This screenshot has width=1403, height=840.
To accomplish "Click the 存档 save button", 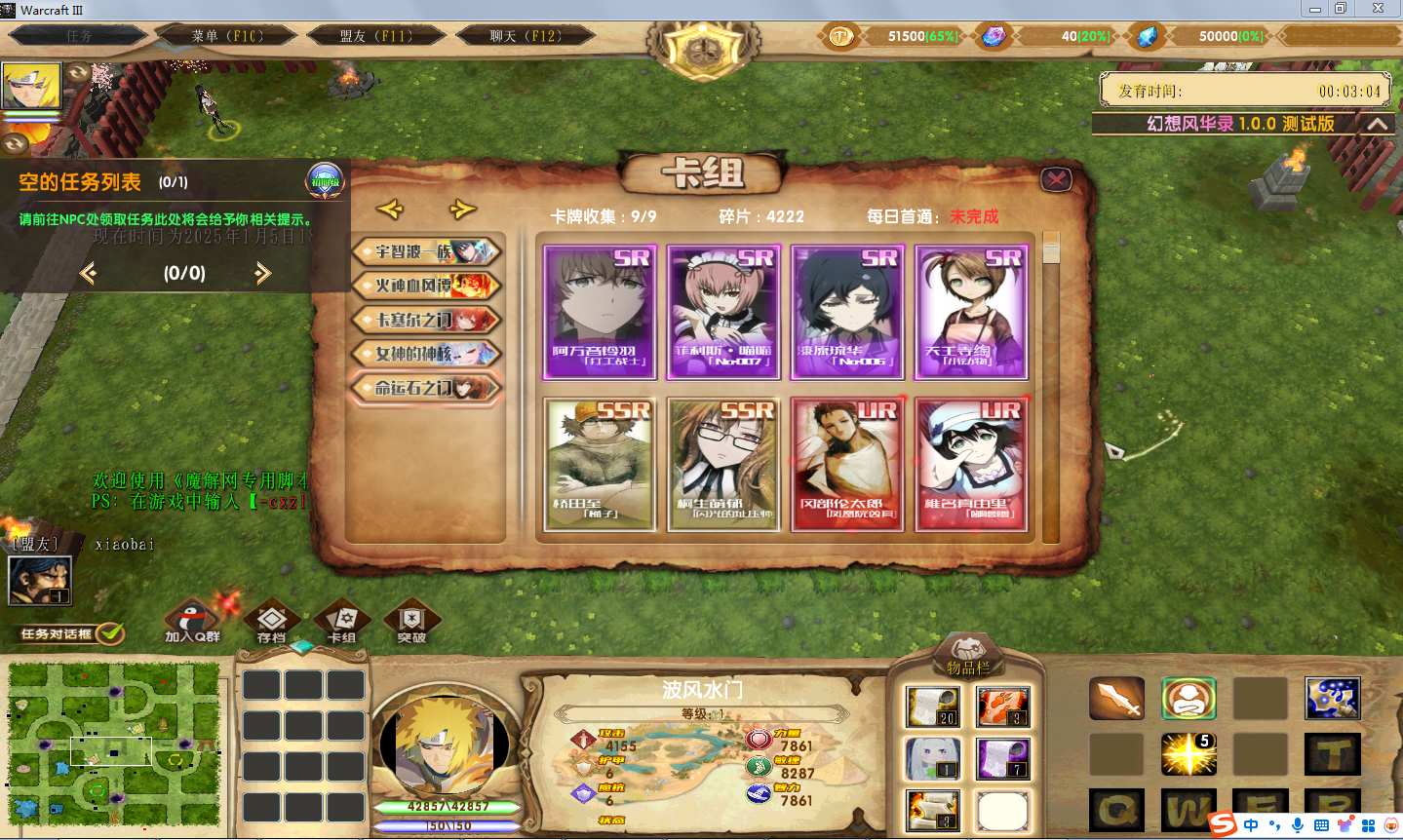I will point(271,622).
